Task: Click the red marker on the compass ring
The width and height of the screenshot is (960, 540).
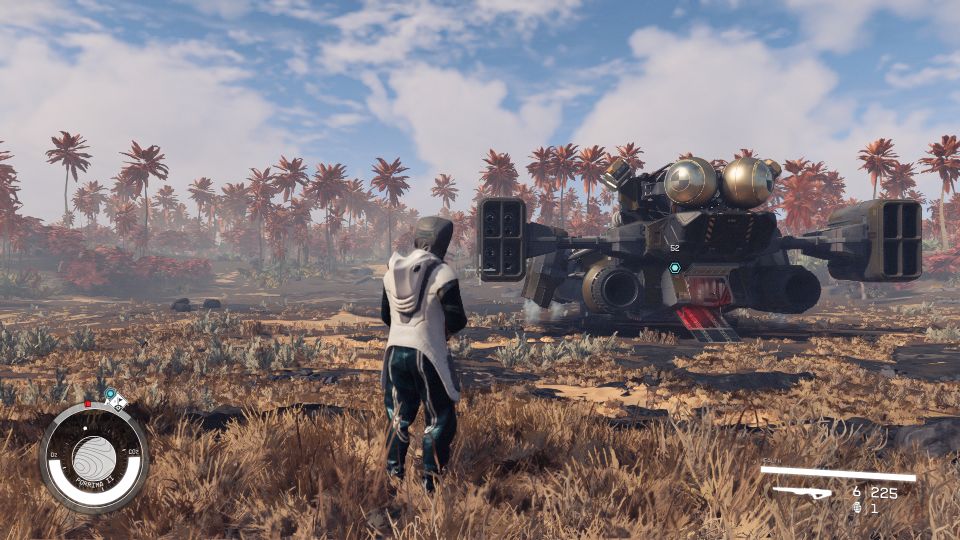Action: point(87,404)
